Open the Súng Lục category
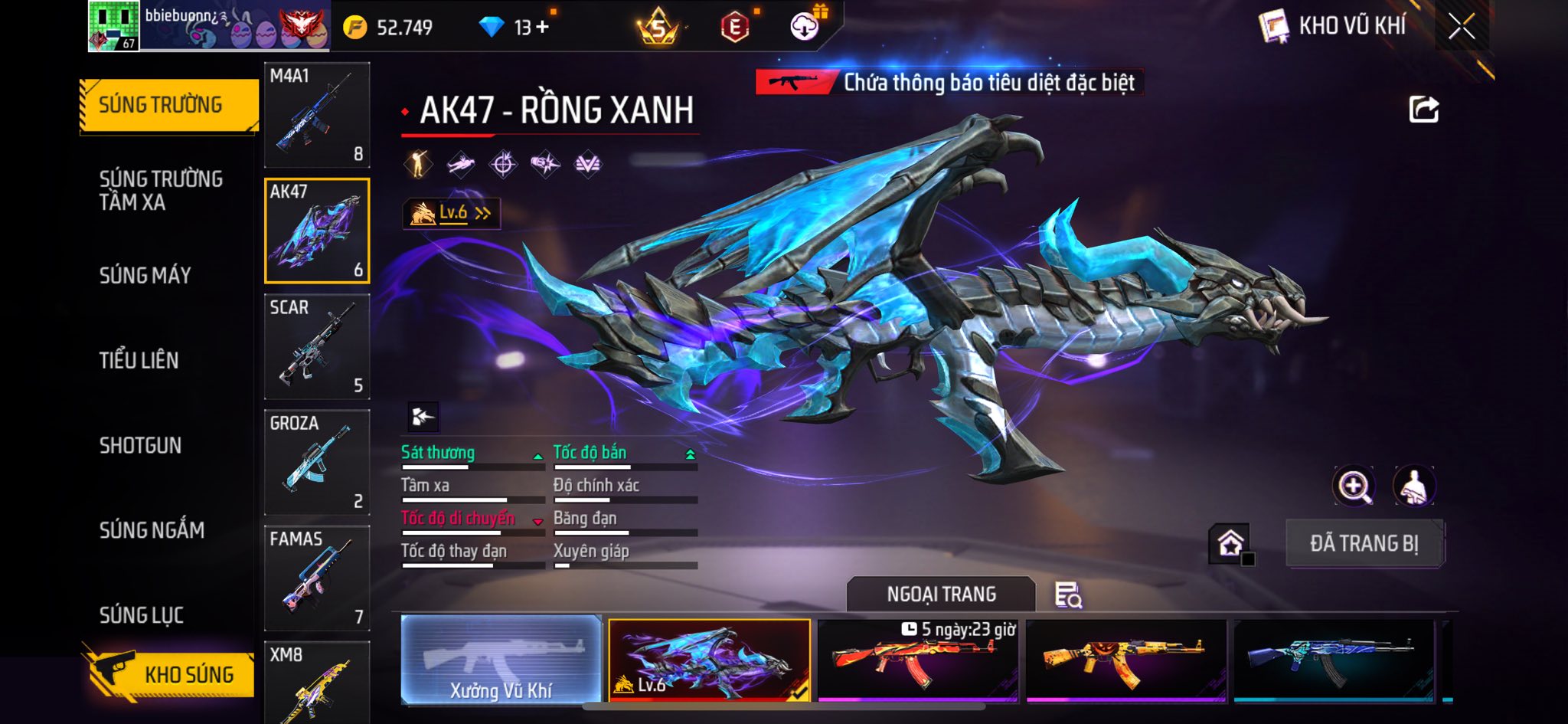This screenshot has height=724, width=1568. tap(142, 614)
